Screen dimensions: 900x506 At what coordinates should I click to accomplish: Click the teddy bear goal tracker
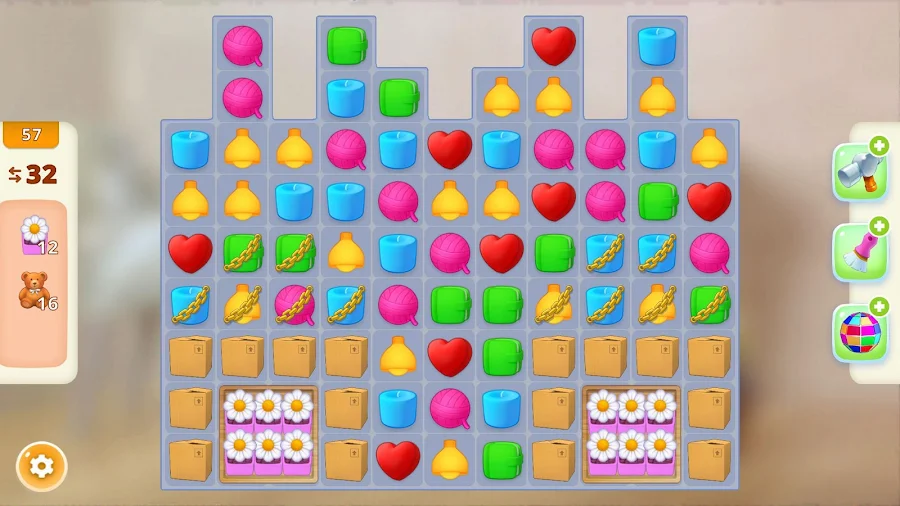(x=37, y=292)
